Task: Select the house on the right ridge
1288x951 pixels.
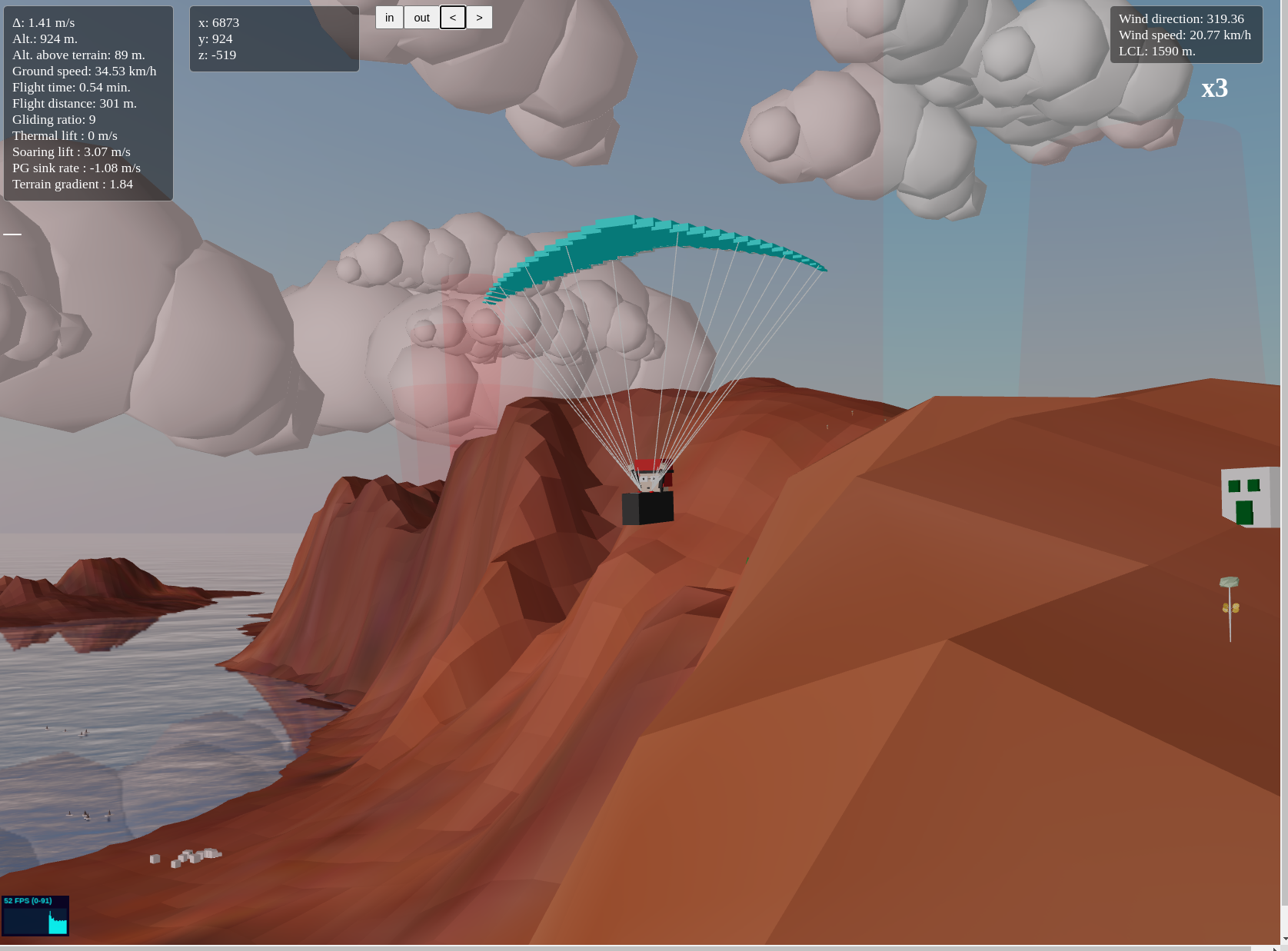Action: point(1246,496)
